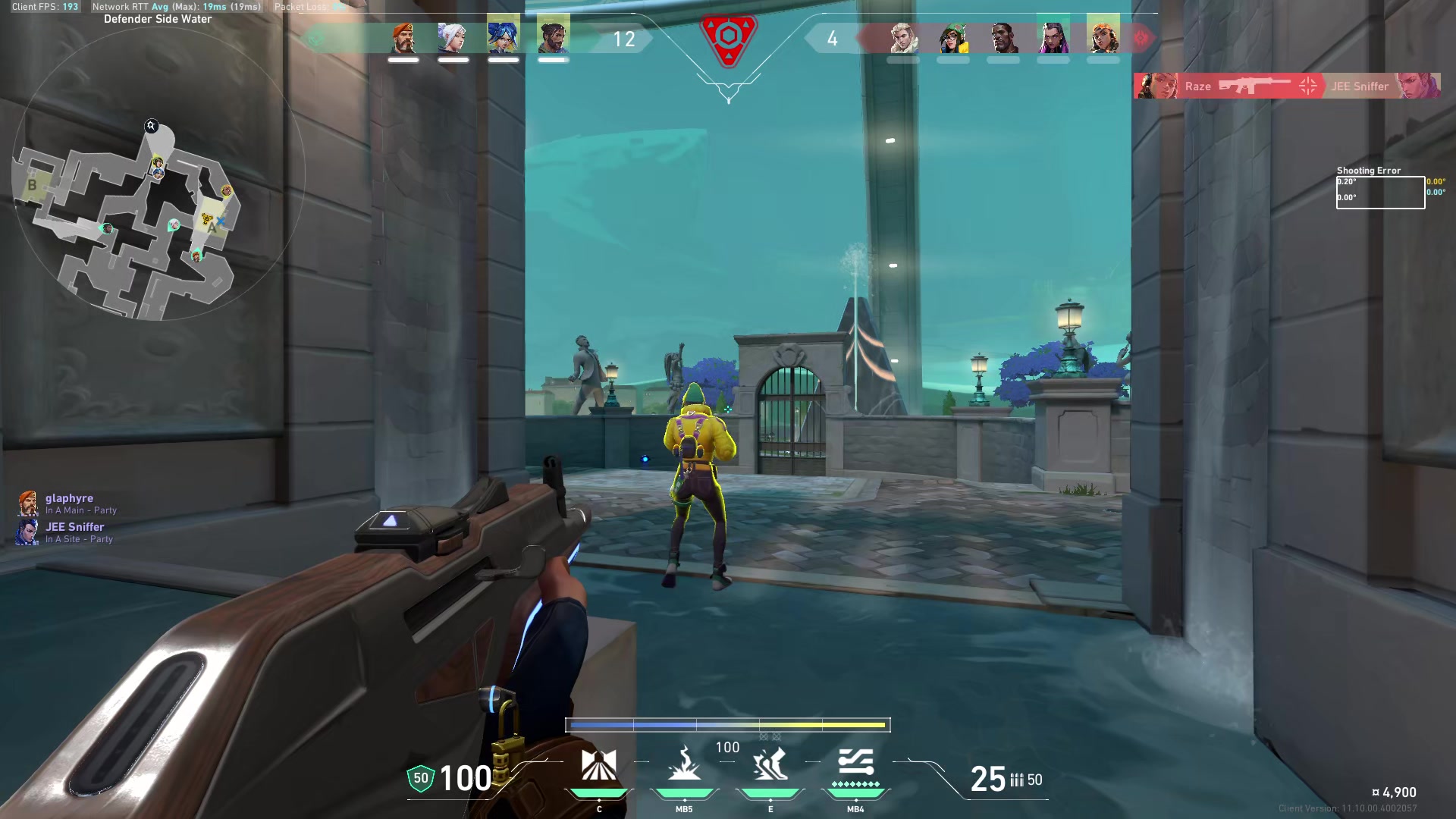Select Harbor's portrait in the top team bar
The height and width of the screenshot is (819, 1456).
tap(552, 36)
